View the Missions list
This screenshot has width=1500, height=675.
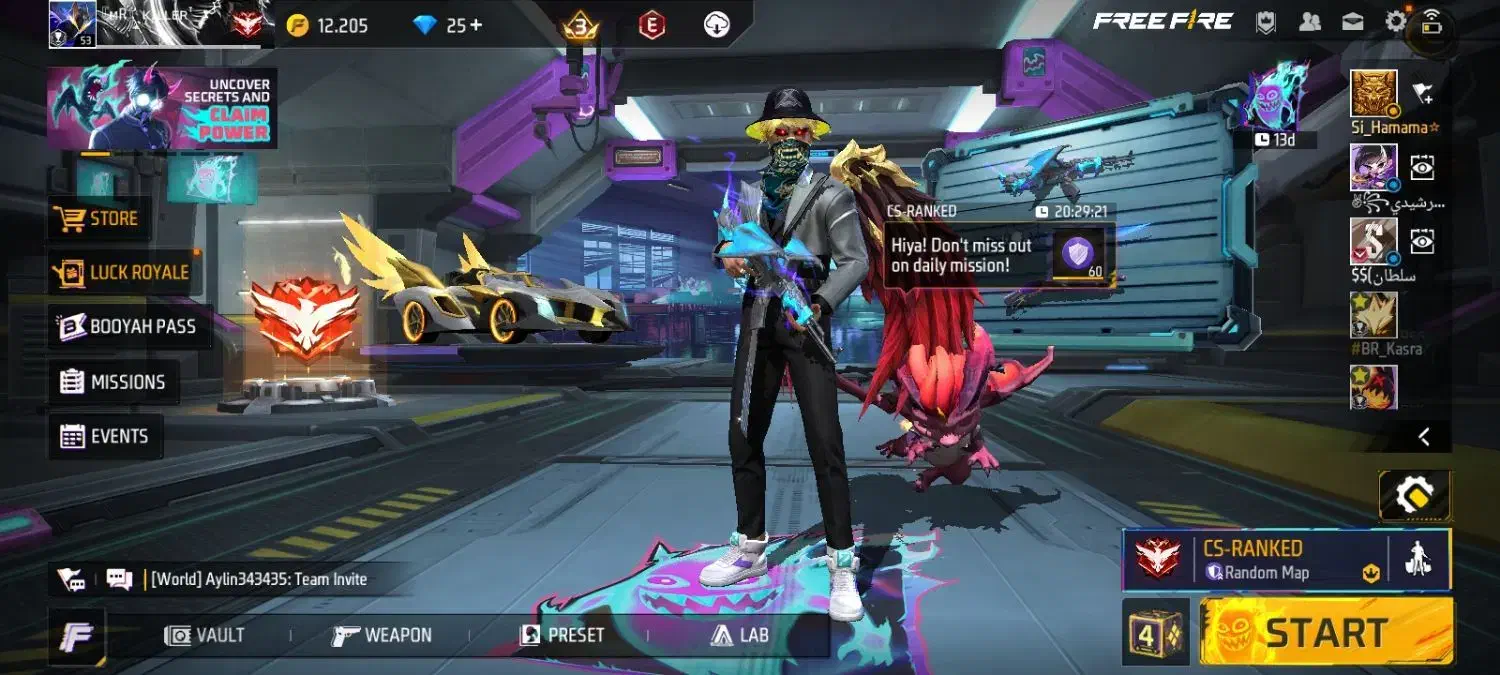(112, 382)
